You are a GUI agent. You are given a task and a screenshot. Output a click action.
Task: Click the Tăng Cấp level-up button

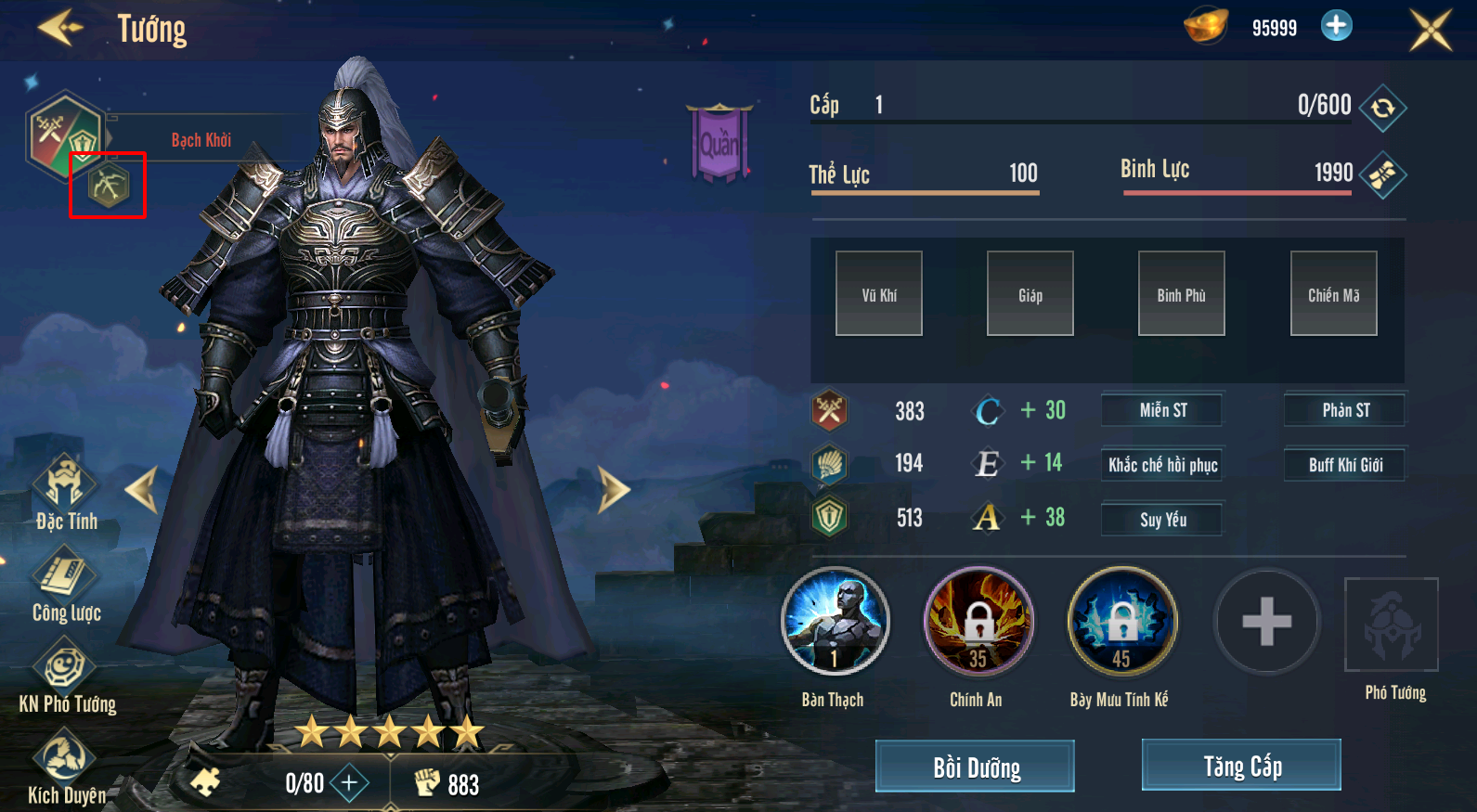[x=1241, y=766]
